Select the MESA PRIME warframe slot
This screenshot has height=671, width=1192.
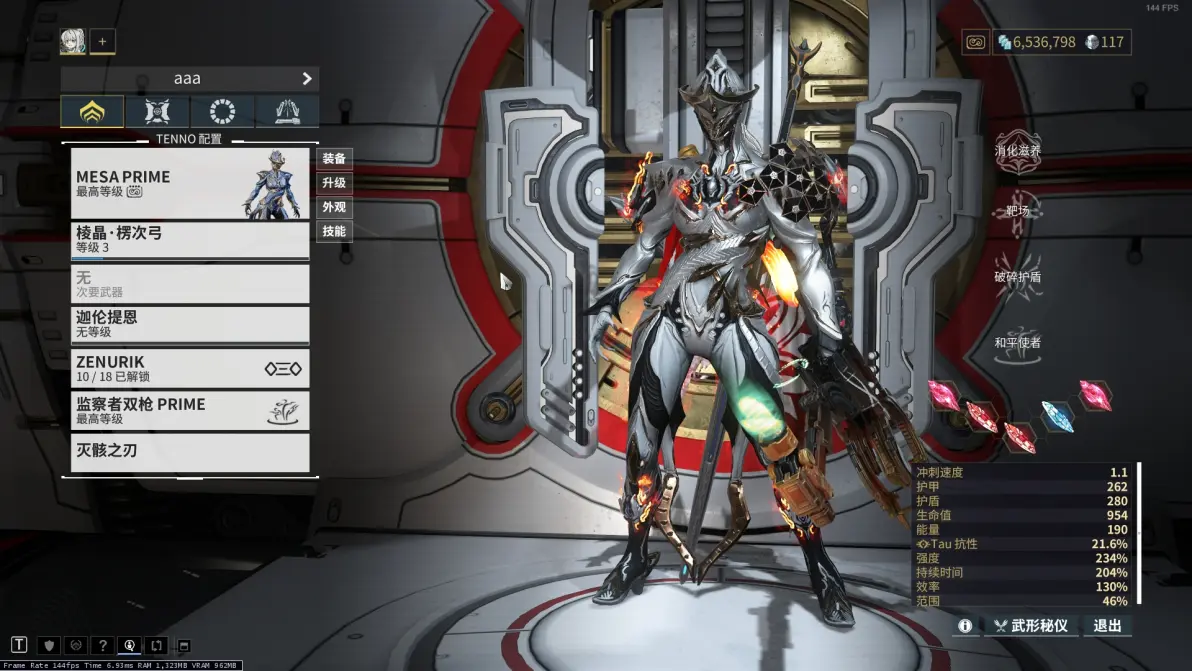click(x=190, y=183)
